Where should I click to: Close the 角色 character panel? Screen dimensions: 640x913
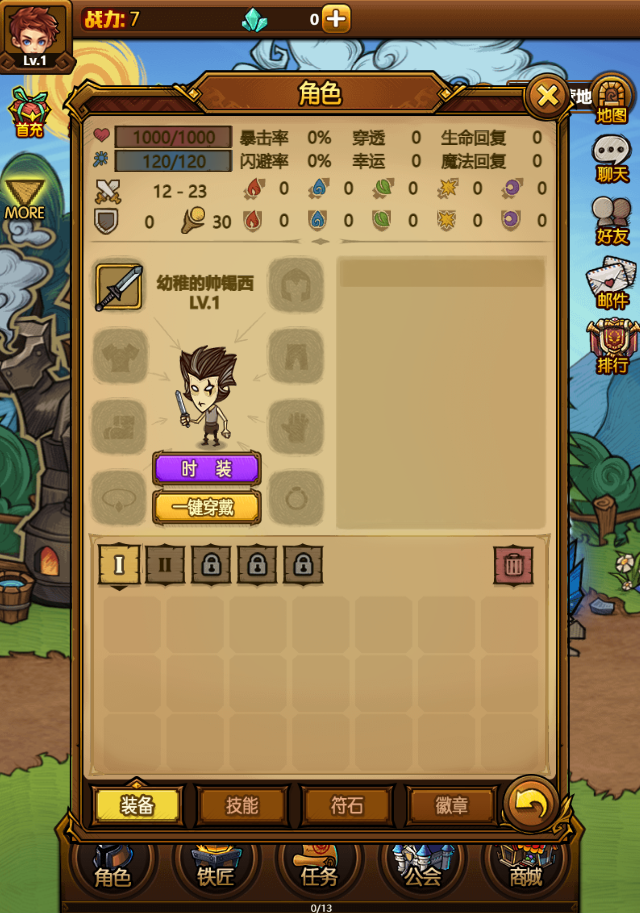click(x=547, y=96)
